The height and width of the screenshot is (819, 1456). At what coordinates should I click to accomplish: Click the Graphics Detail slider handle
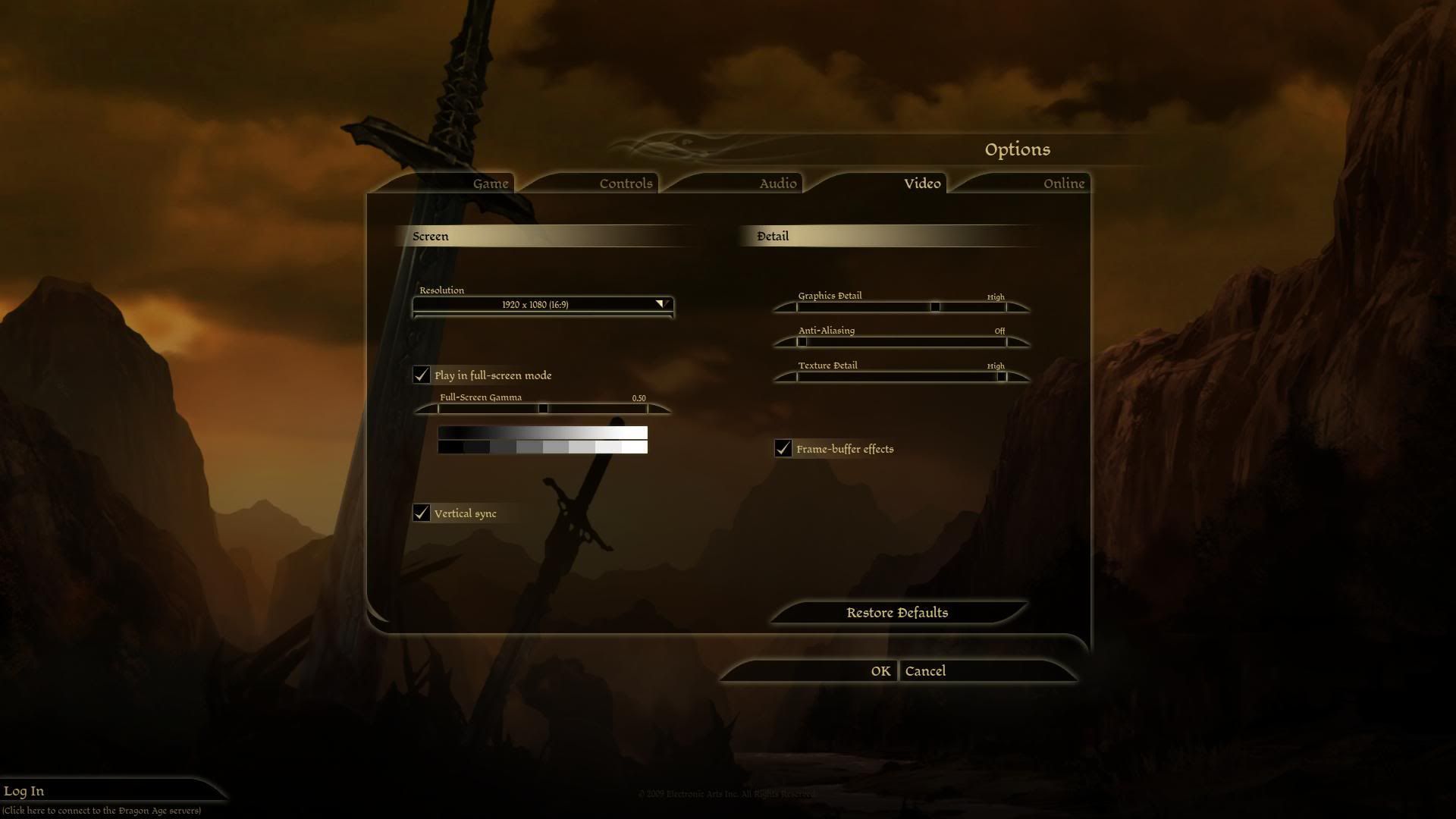pyautogui.click(x=935, y=307)
